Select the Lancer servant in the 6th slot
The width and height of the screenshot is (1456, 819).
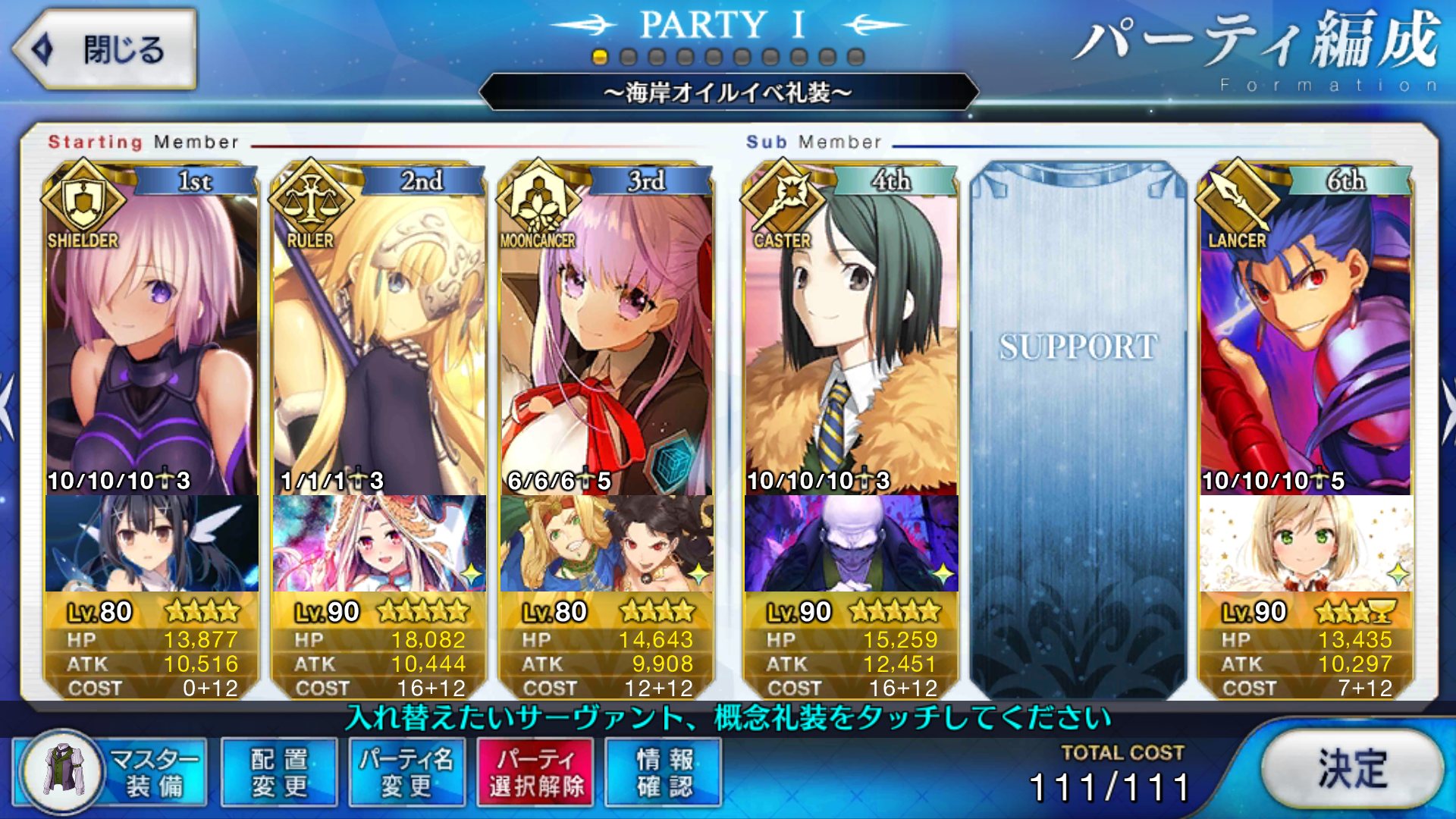pyautogui.click(x=1305, y=341)
